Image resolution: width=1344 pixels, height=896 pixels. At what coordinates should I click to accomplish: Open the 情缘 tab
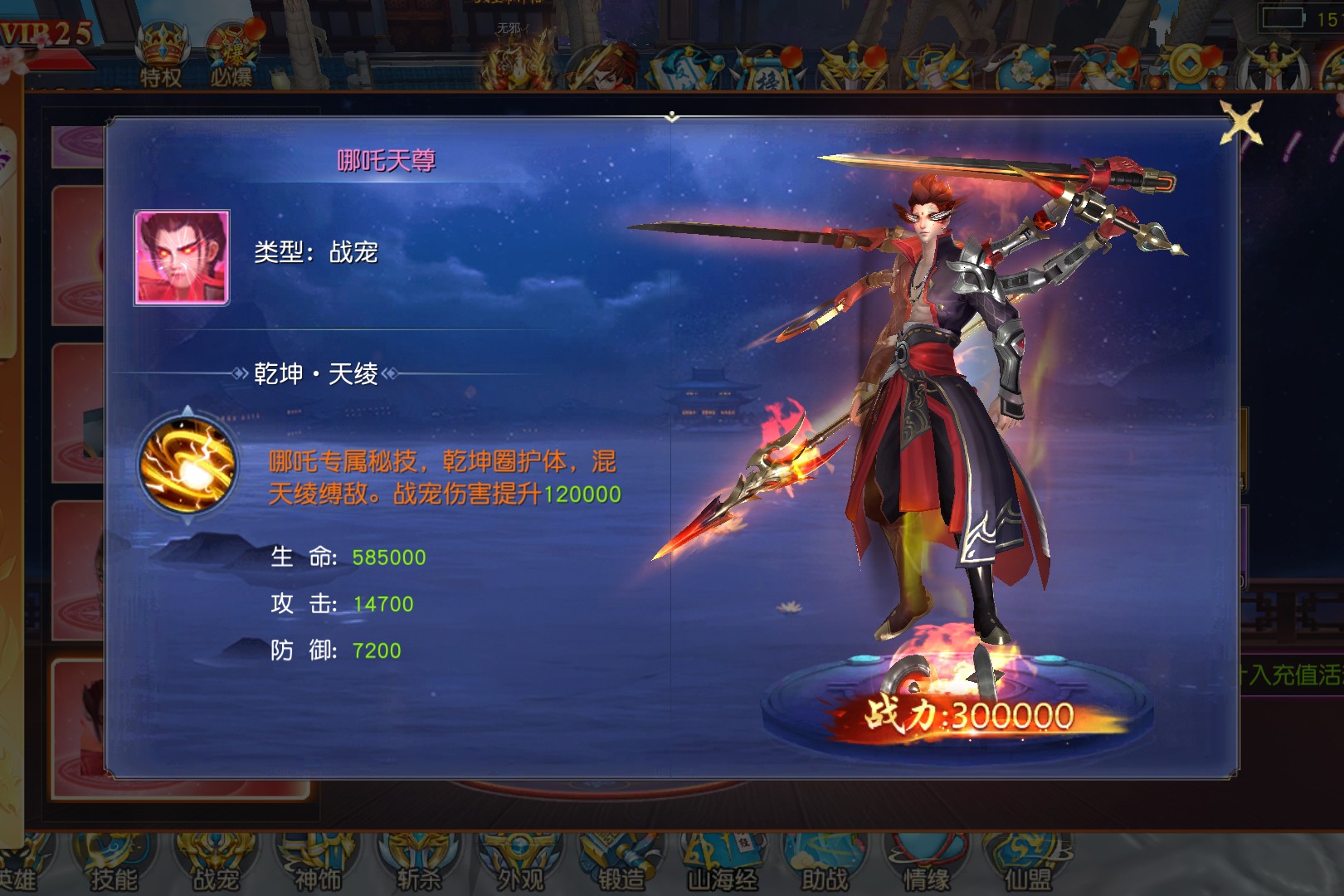point(926,863)
